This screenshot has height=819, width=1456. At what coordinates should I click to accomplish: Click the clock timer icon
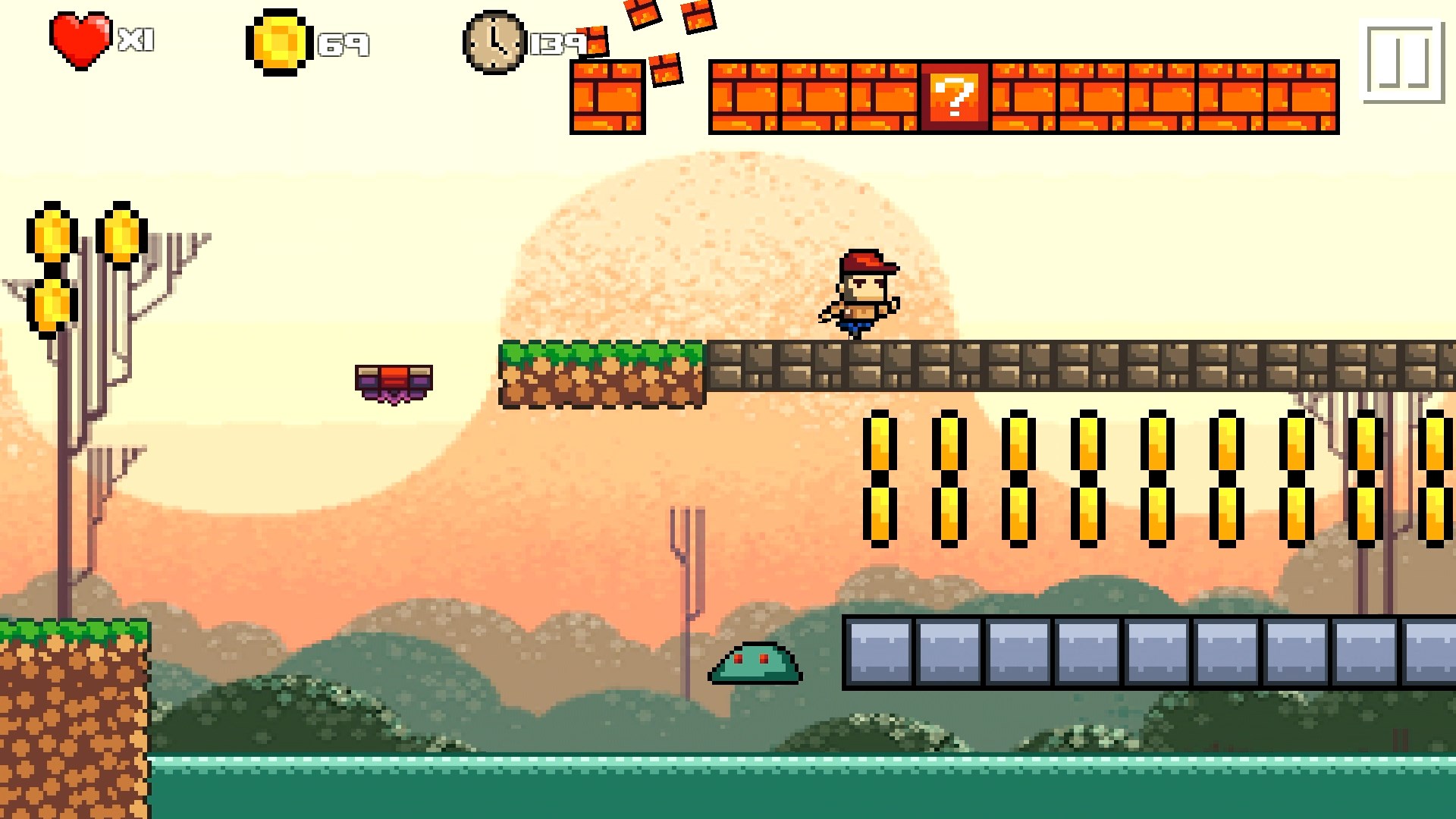[x=494, y=42]
